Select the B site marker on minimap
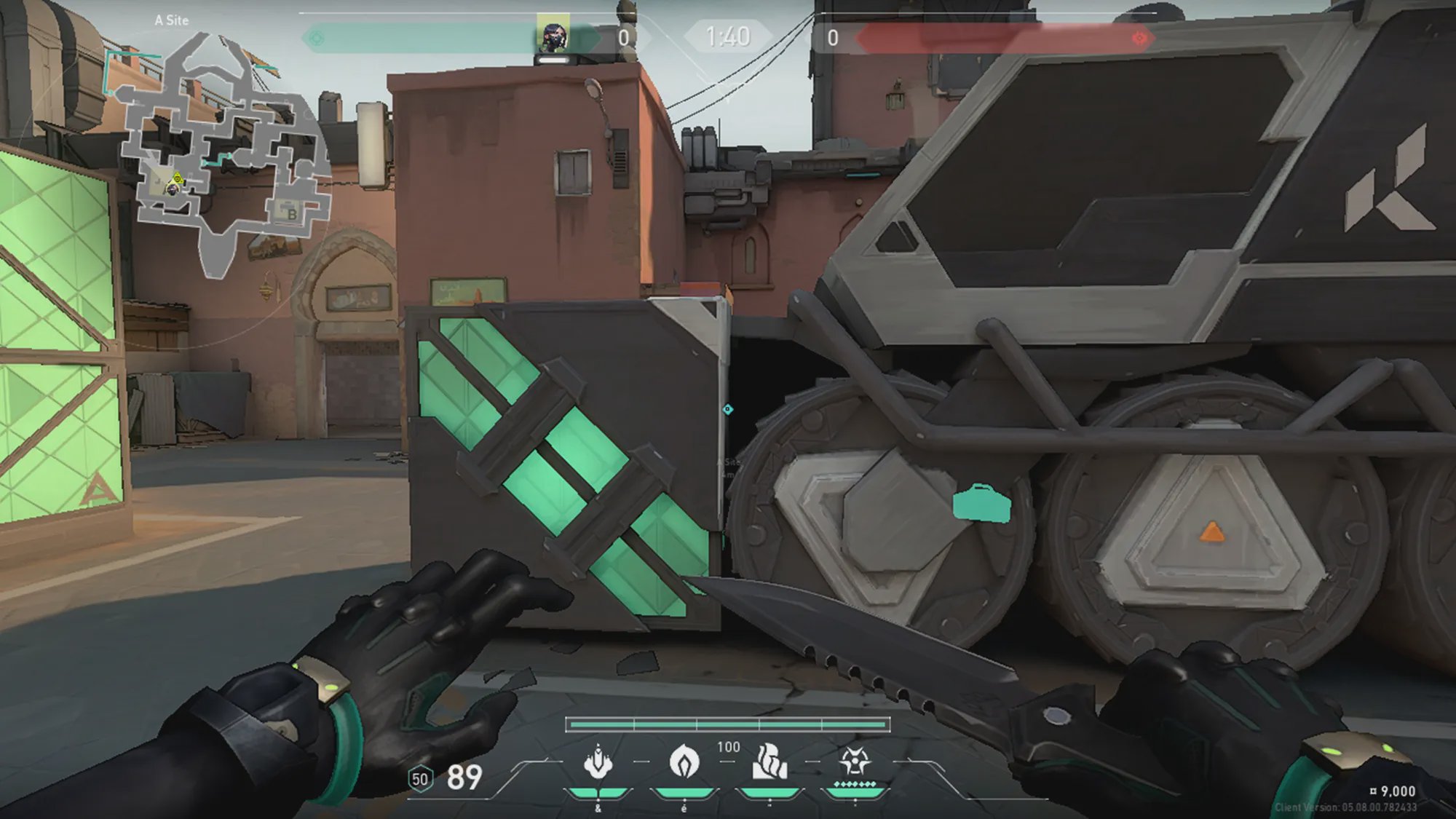Viewport: 1456px width, 819px height. pyautogui.click(x=292, y=214)
